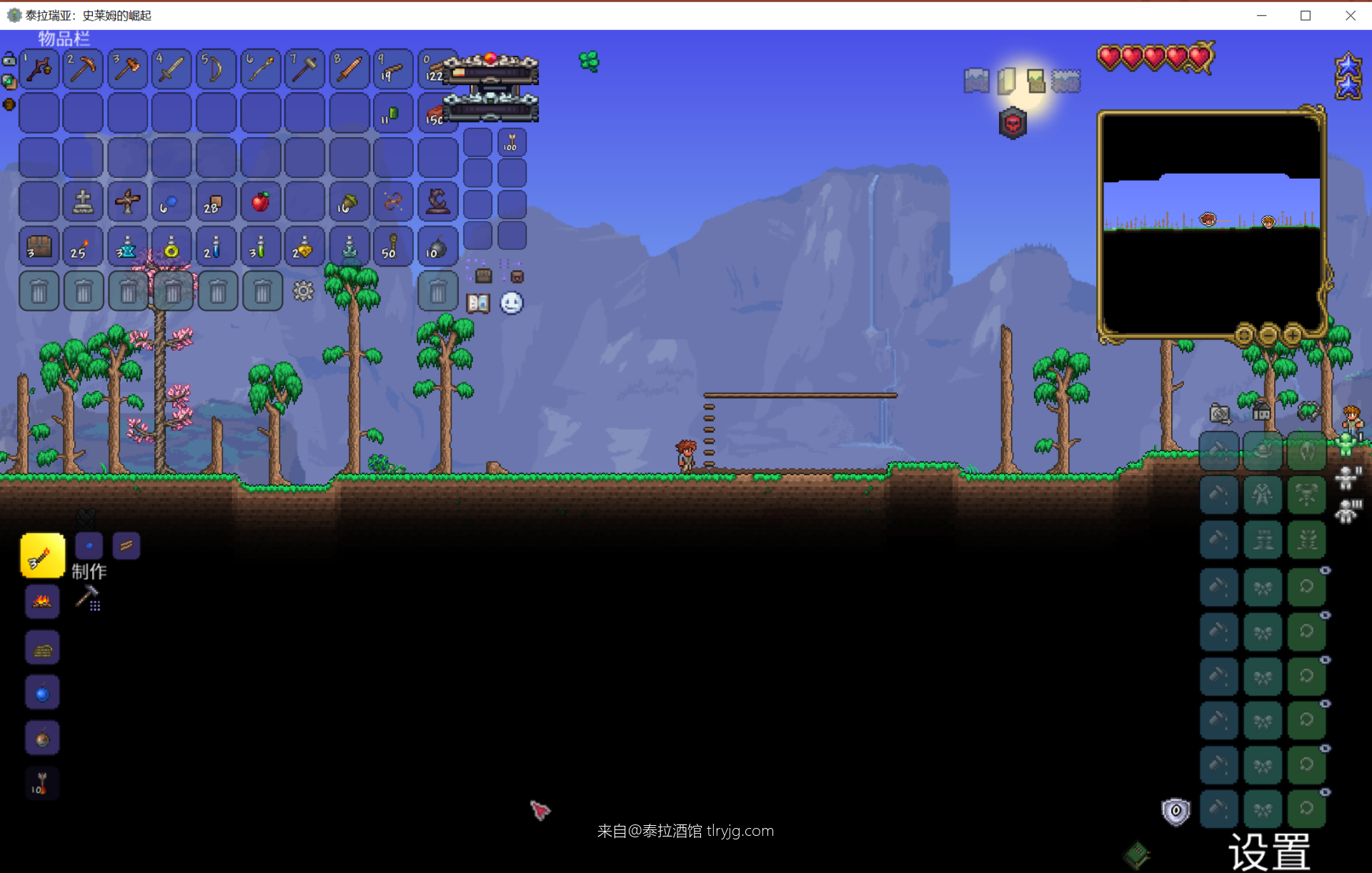The width and height of the screenshot is (1372, 873).
Task: Open the camera mode icon
Action: [1220, 414]
